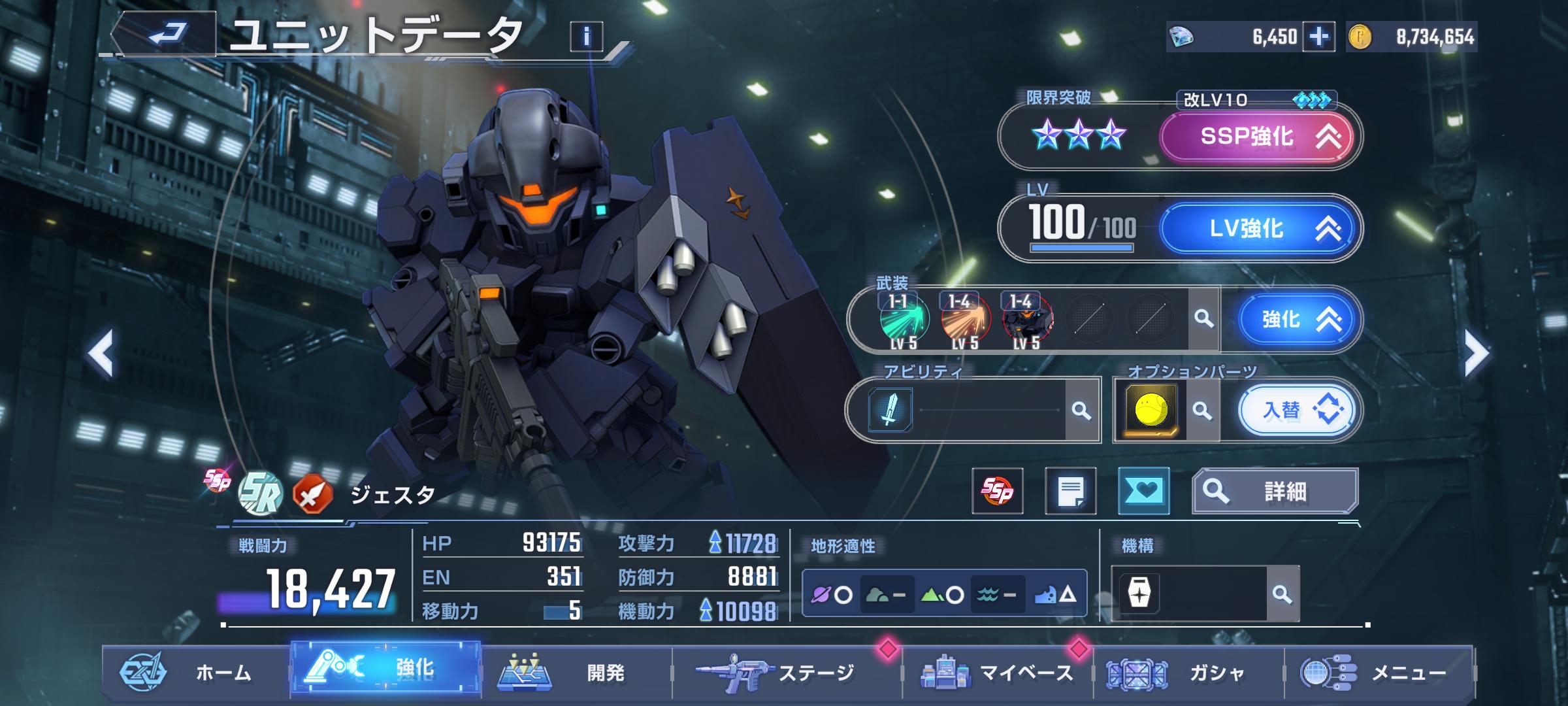Screen dimensions: 1568x706
Task: Toggle the heart favorite button
Action: point(1143,491)
